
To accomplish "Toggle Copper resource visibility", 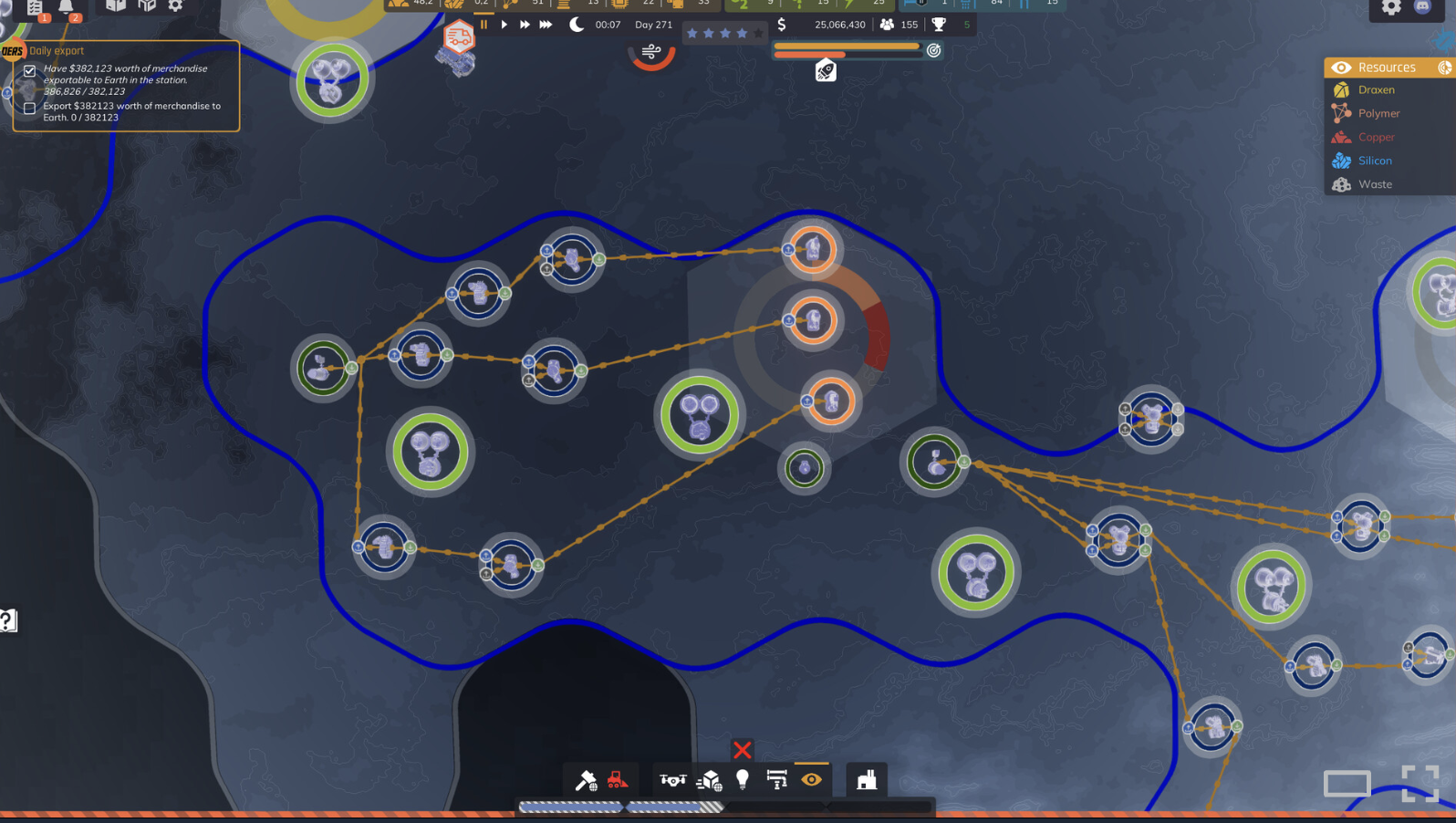I will [x=1378, y=137].
